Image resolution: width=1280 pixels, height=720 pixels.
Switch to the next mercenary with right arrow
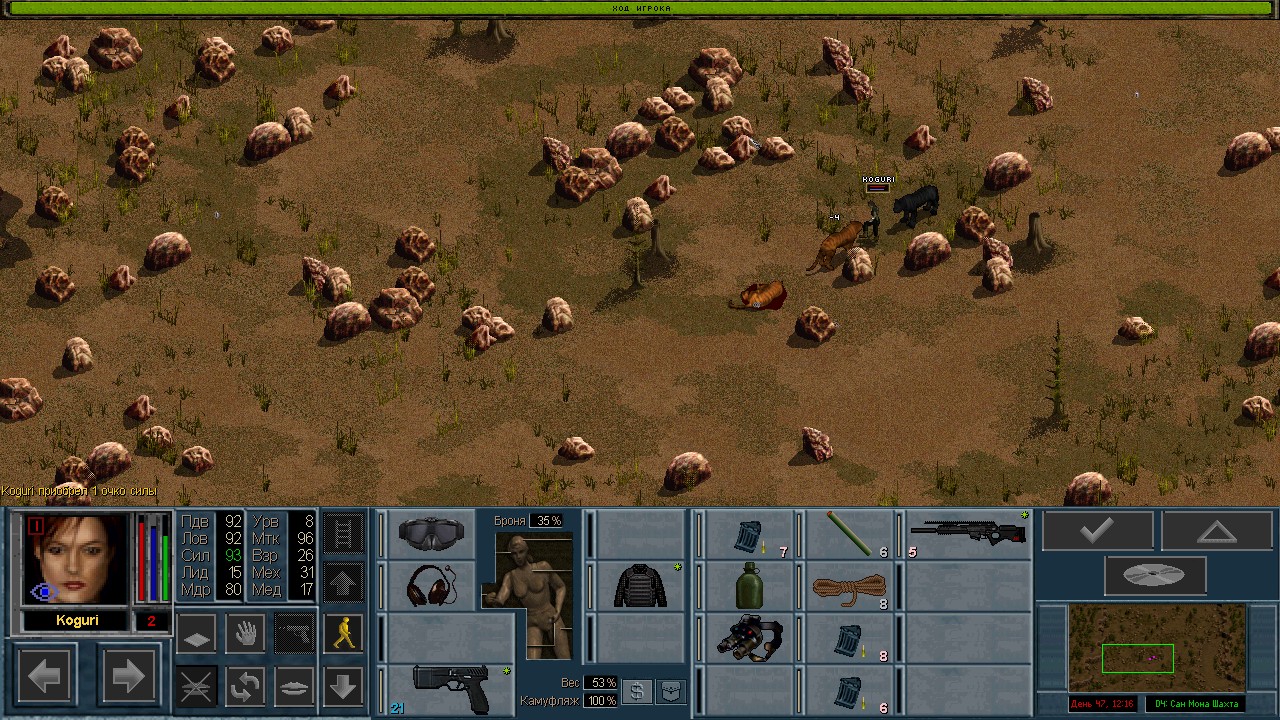pyautogui.click(x=128, y=677)
